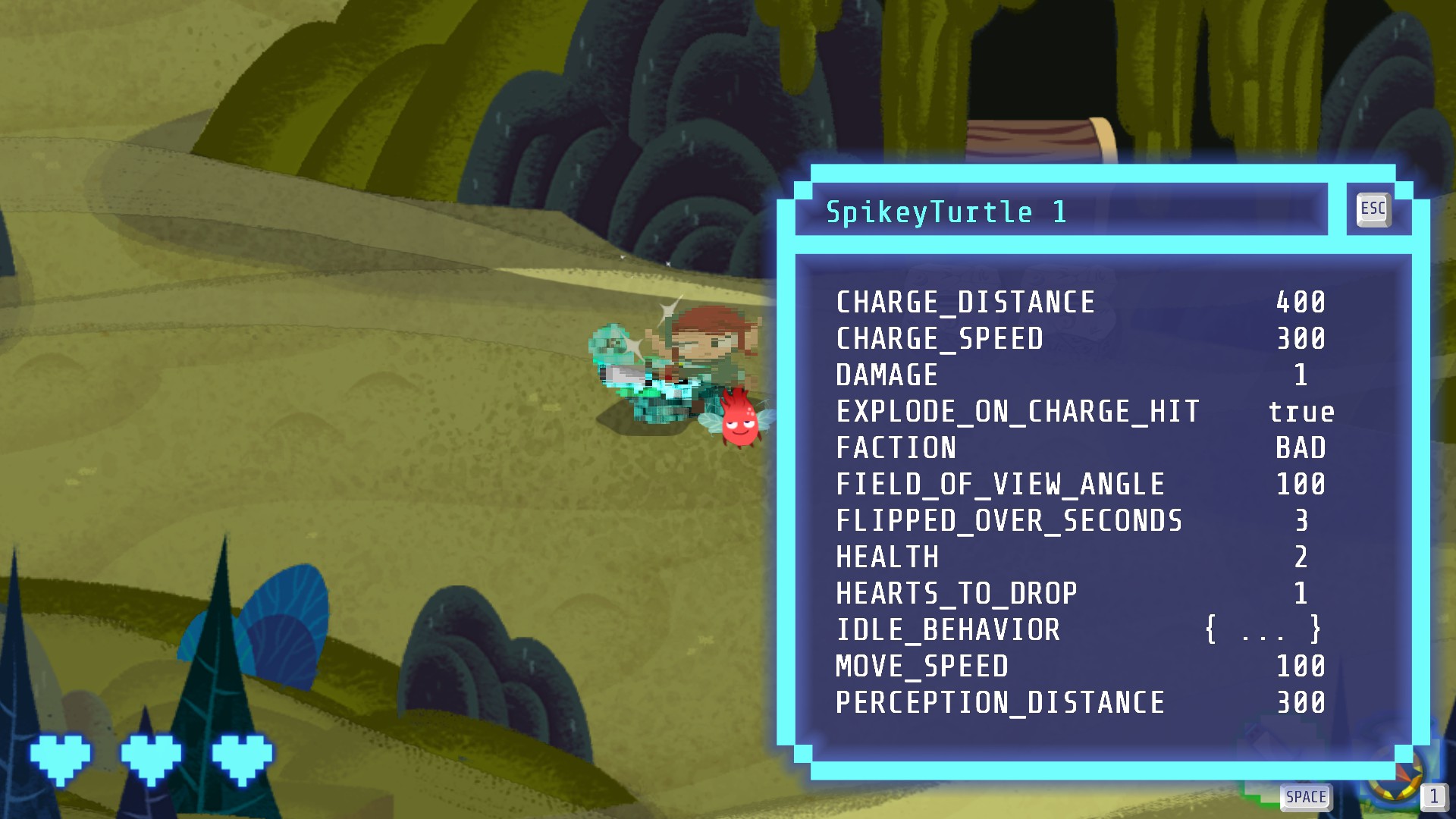
Task: Edit the CHARGE_SPEED value of 300
Action: click(x=1300, y=338)
